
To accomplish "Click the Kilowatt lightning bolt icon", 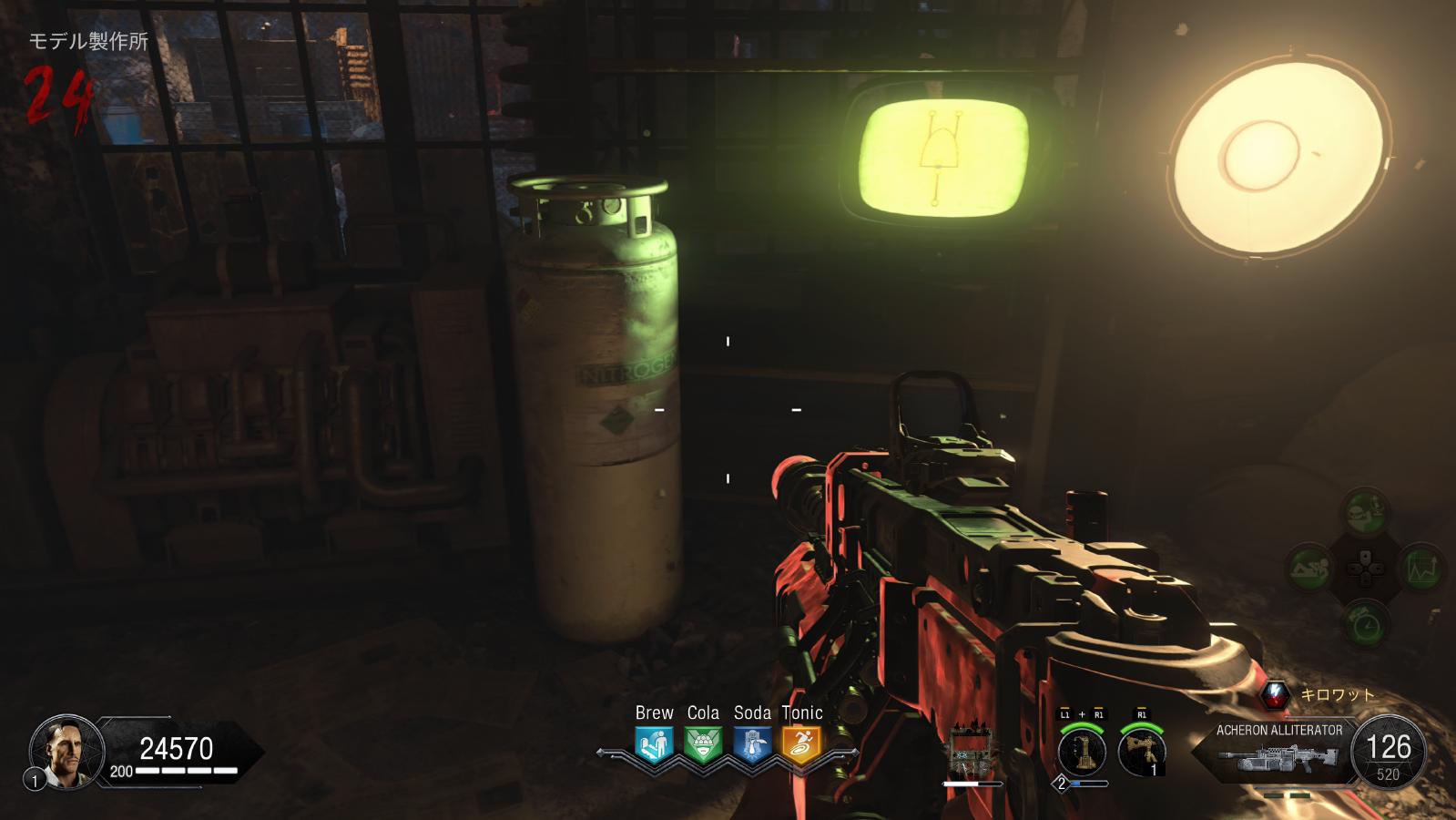I will click(x=1277, y=695).
